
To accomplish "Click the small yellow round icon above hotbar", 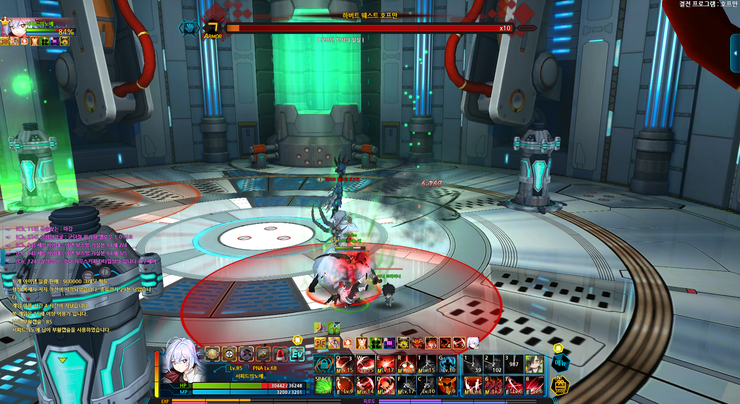I will pos(559,347).
